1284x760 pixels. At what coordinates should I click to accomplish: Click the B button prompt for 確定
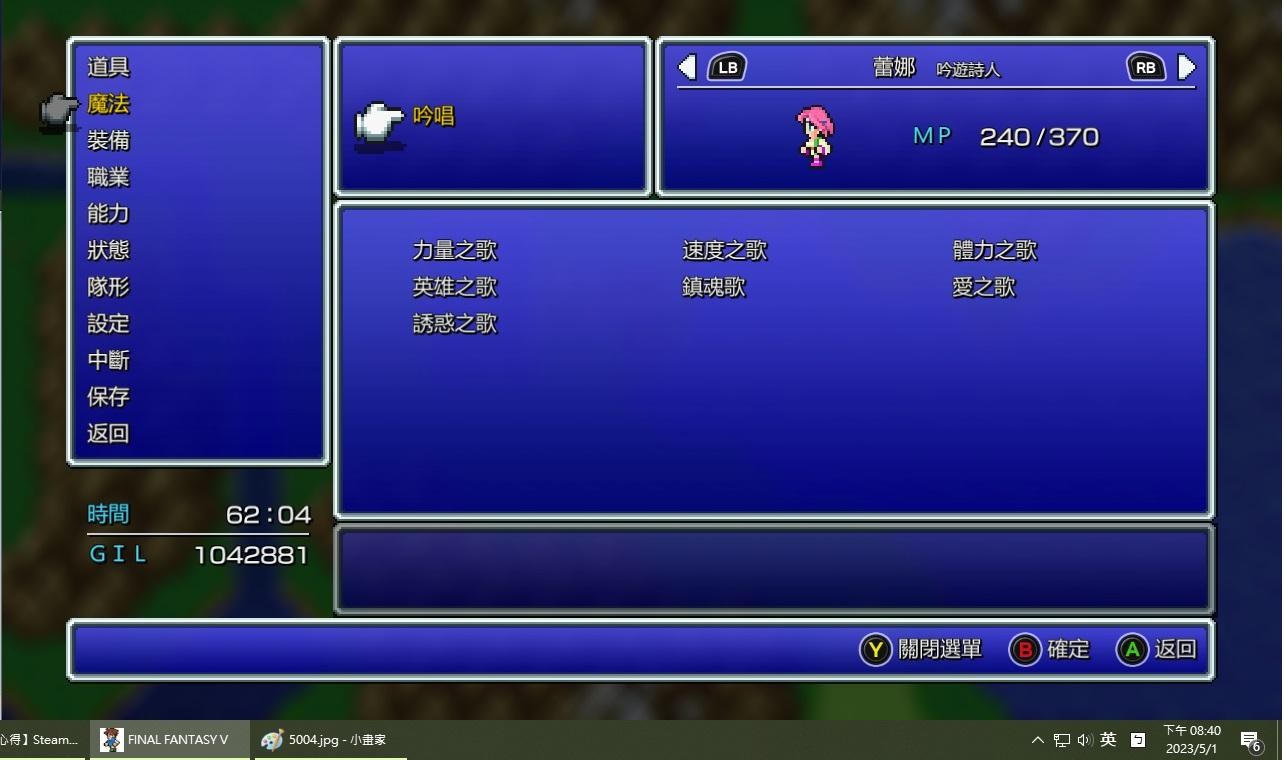tap(1025, 649)
